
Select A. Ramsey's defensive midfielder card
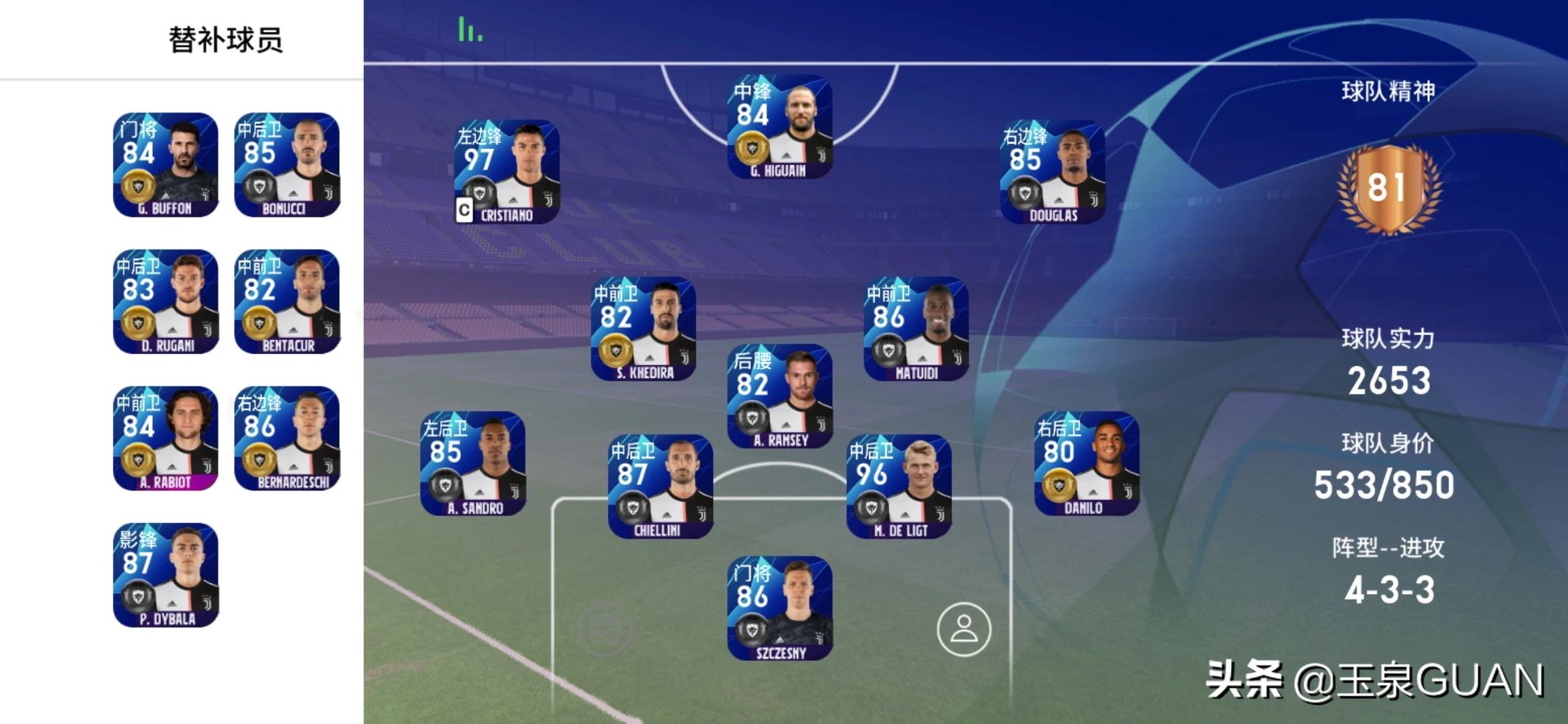pos(780,396)
